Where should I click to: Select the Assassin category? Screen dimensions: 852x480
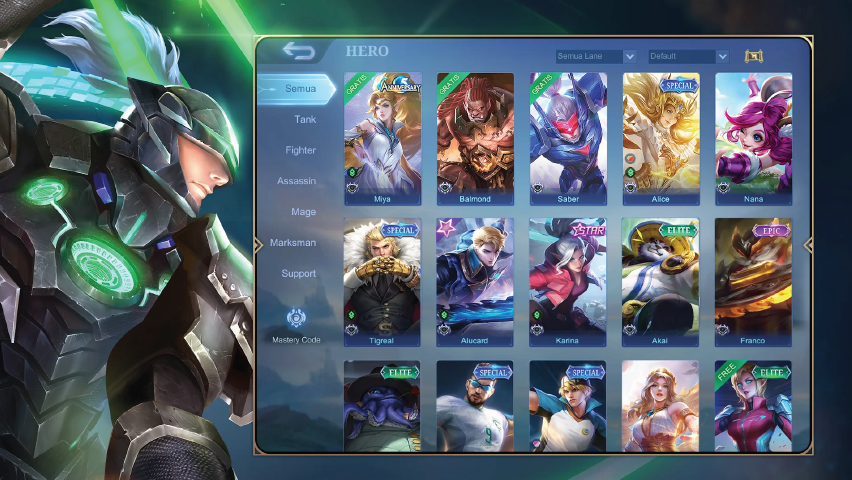coord(297,181)
